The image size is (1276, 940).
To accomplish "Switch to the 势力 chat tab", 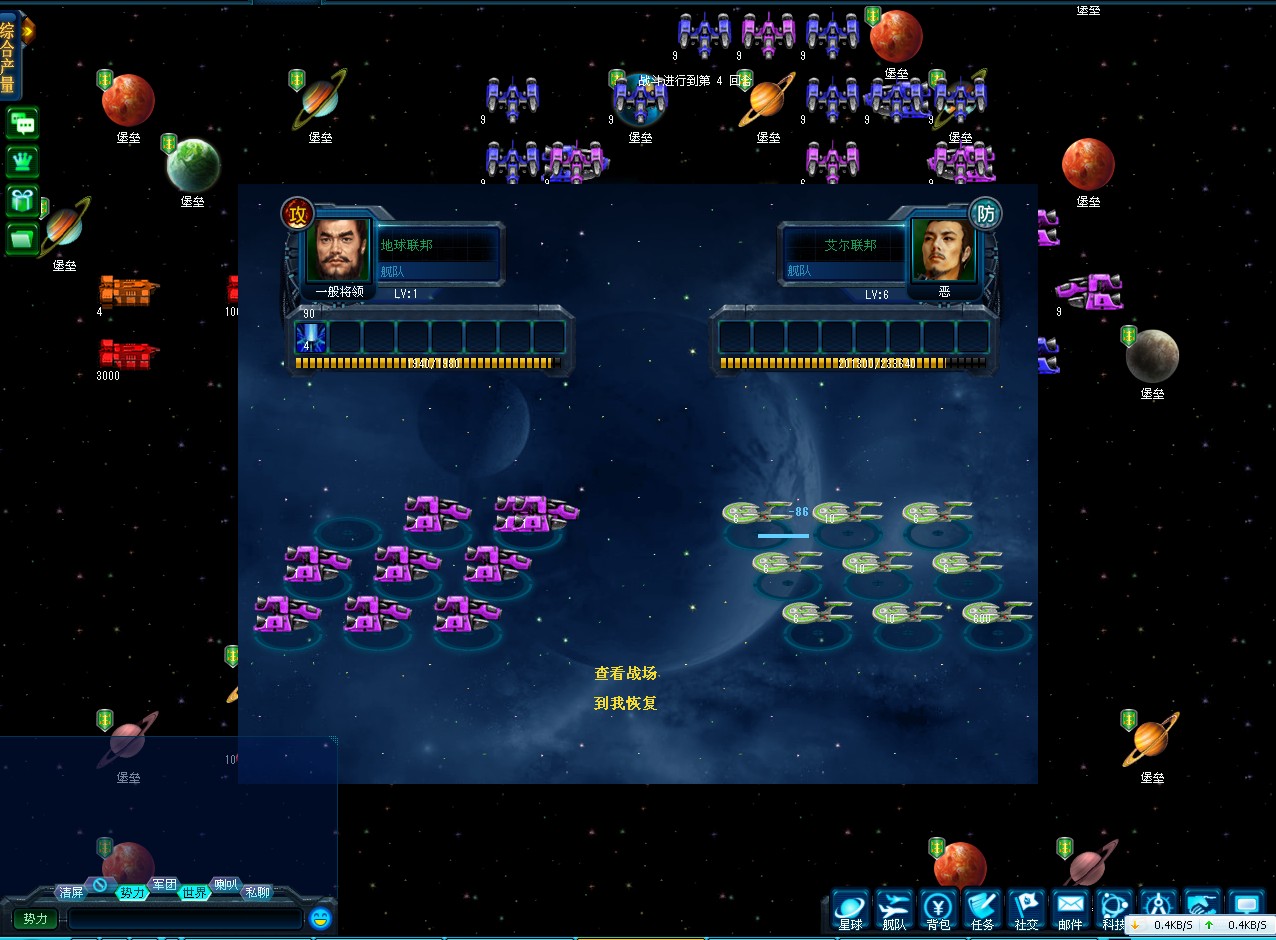I will tap(133, 892).
